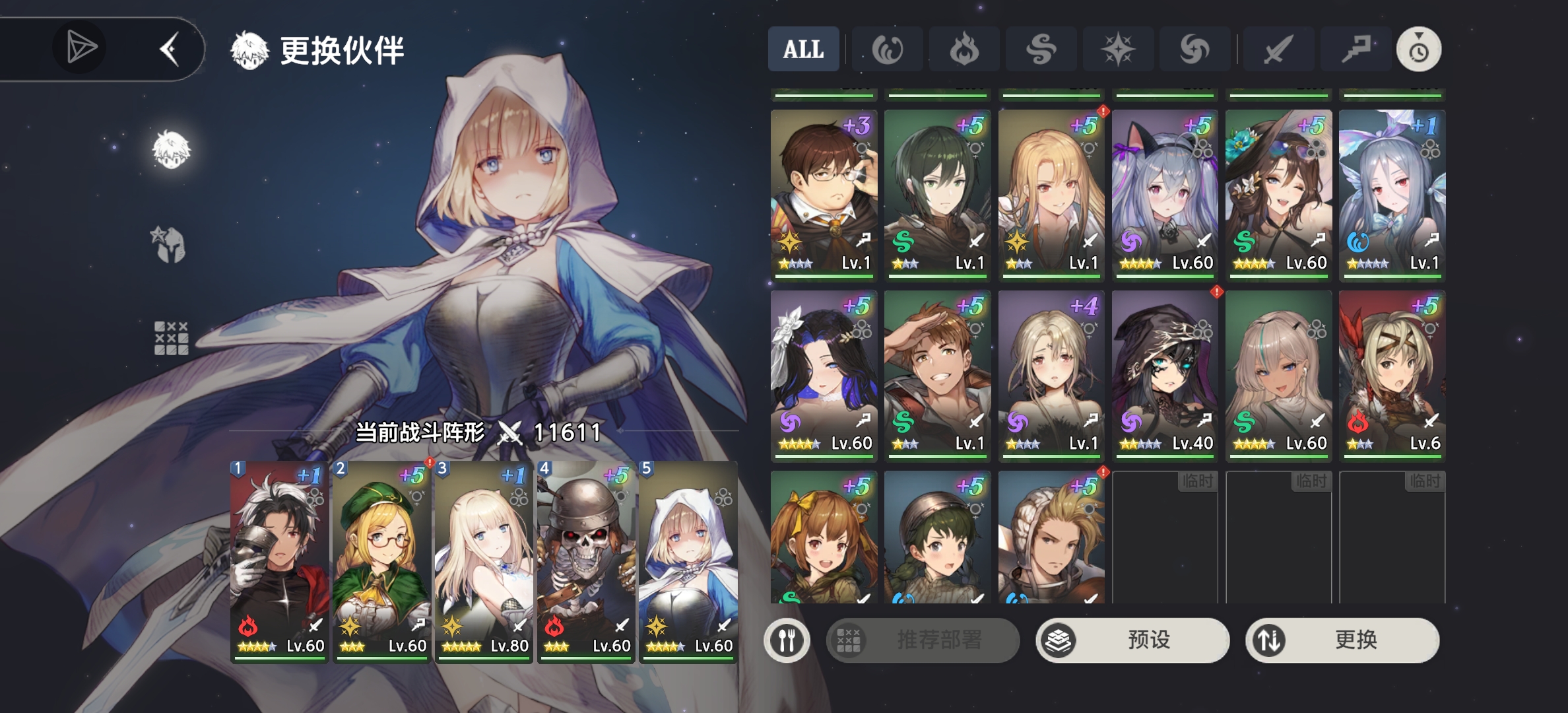Open the formation grid side icon
The height and width of the screenshot is (713, 1568).
171,339
